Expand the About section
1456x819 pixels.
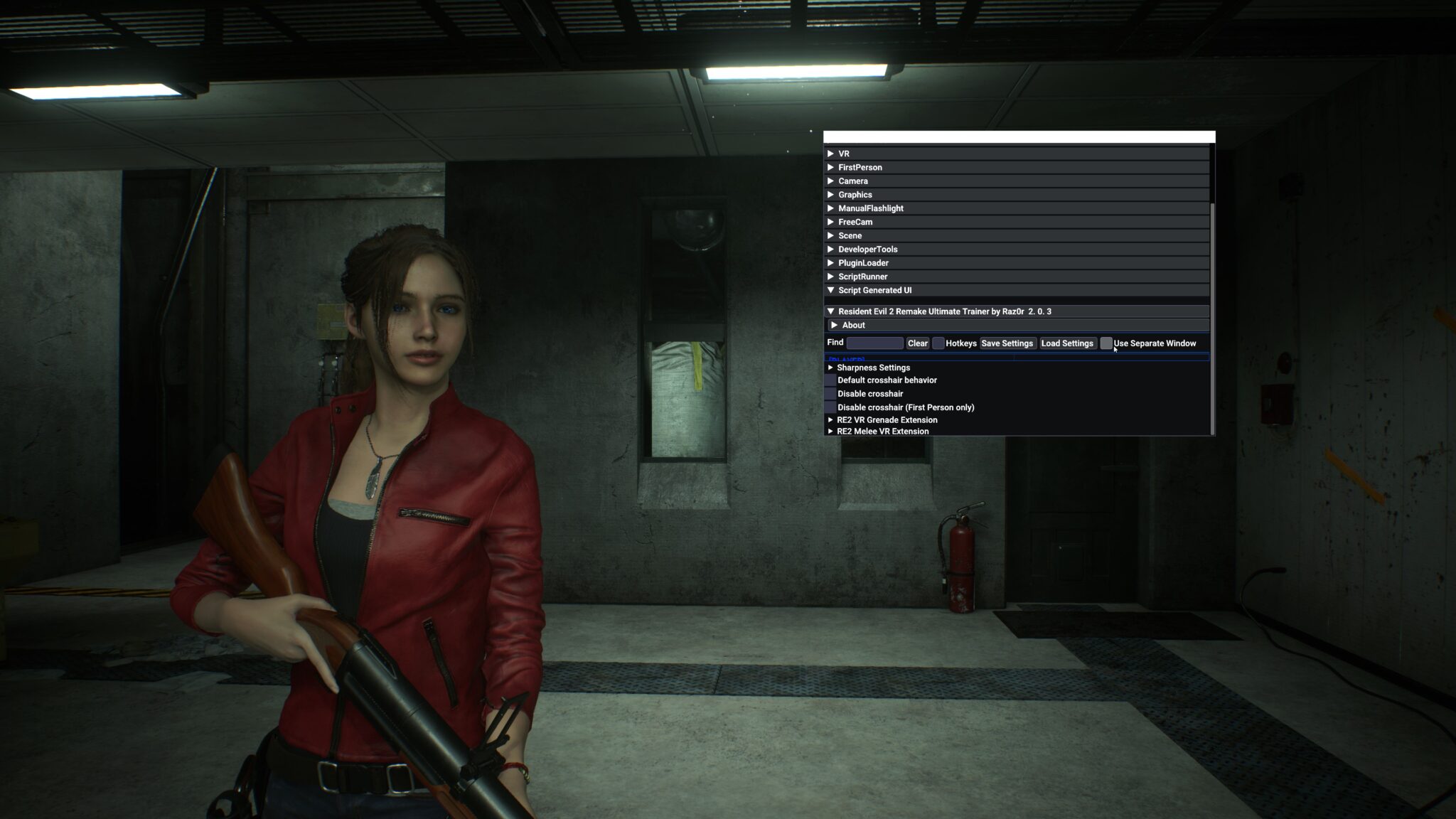(853, 325)
